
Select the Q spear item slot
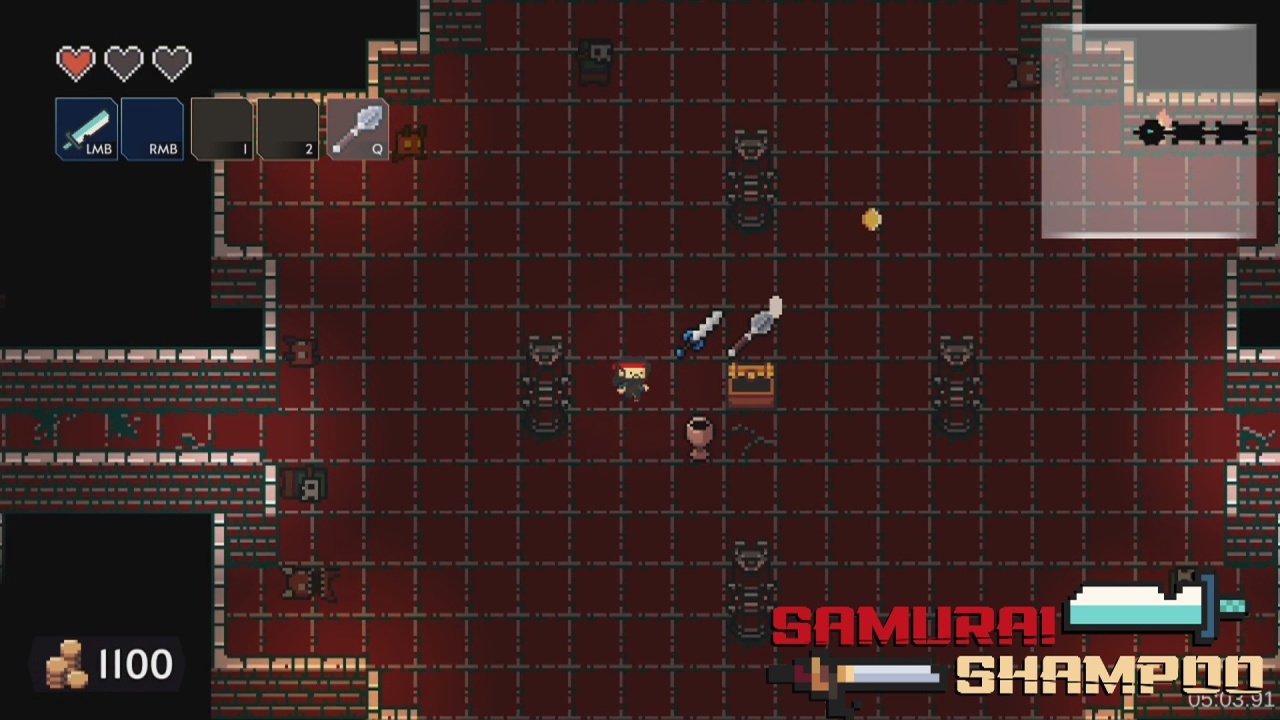pyautogui.click(x=357, y=129)
